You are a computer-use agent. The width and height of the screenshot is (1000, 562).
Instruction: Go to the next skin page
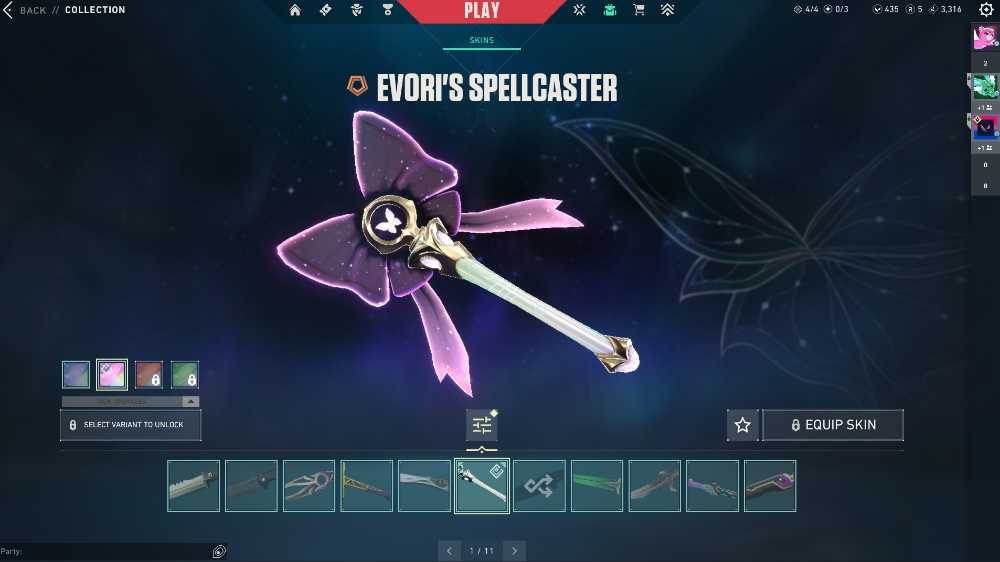click(514, 551)
